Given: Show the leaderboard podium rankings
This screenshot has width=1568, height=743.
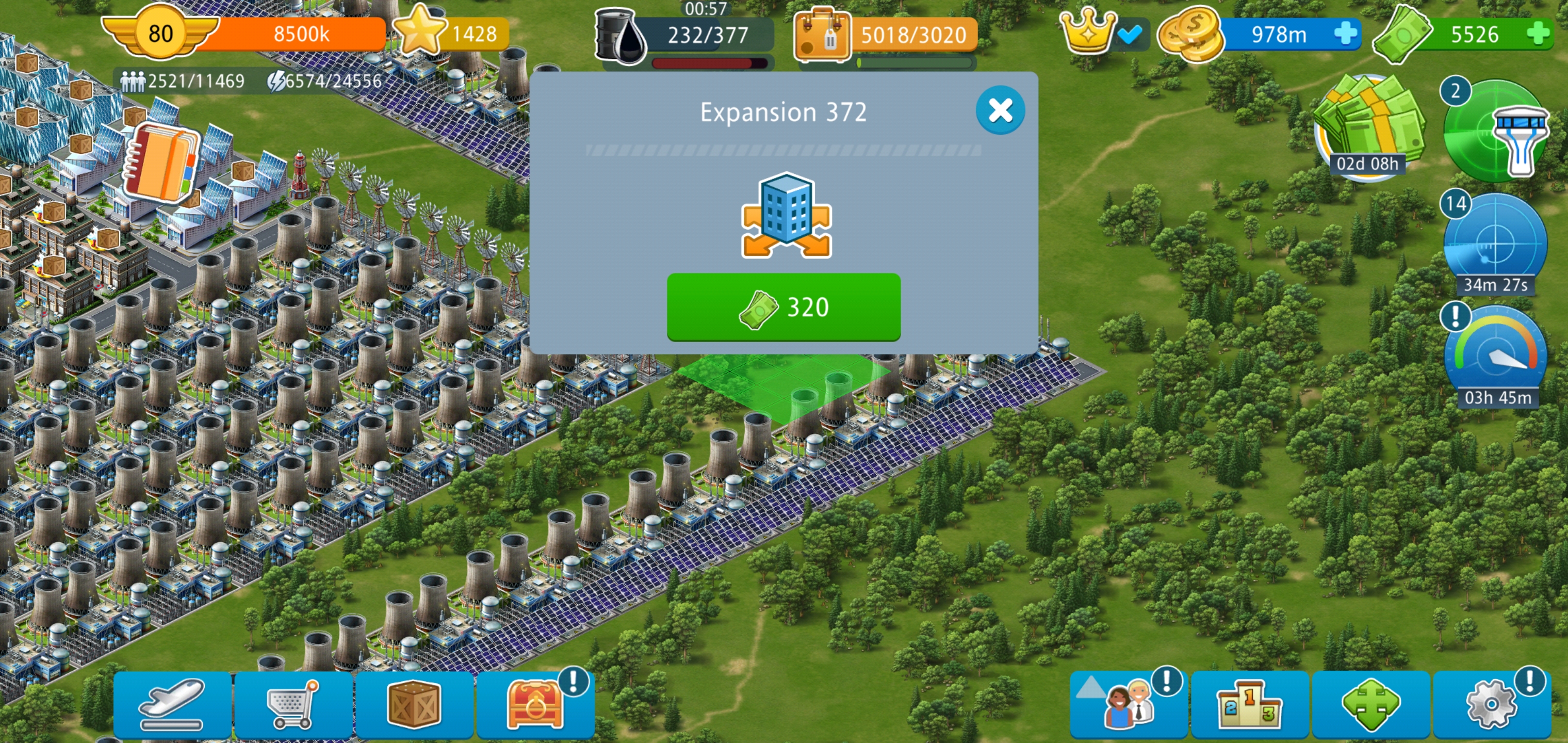Looking at the screenshot, I should coord(1249,705).
